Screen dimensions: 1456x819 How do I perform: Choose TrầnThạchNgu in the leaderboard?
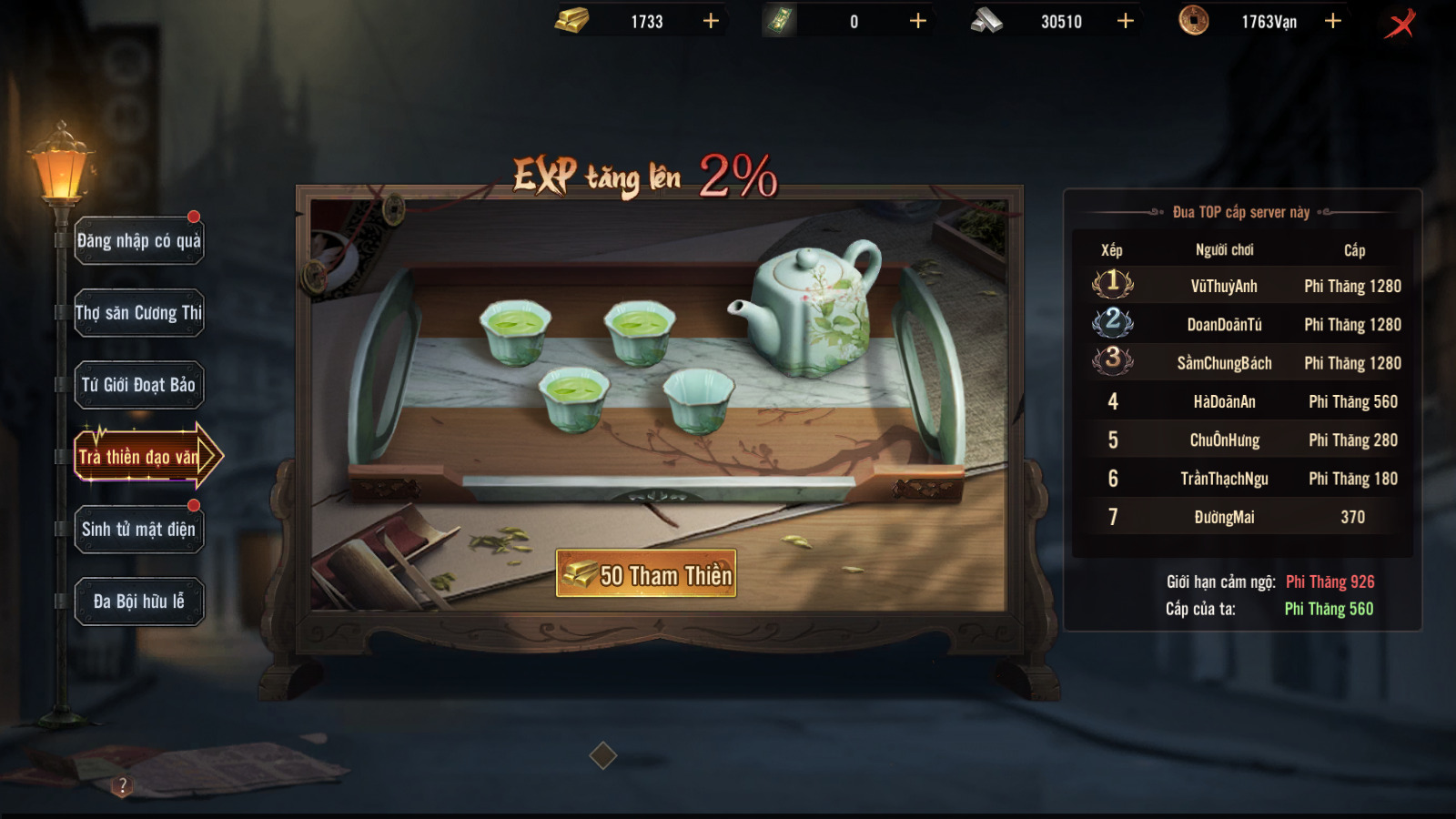pyautogui.click(x=1243, y=479)
